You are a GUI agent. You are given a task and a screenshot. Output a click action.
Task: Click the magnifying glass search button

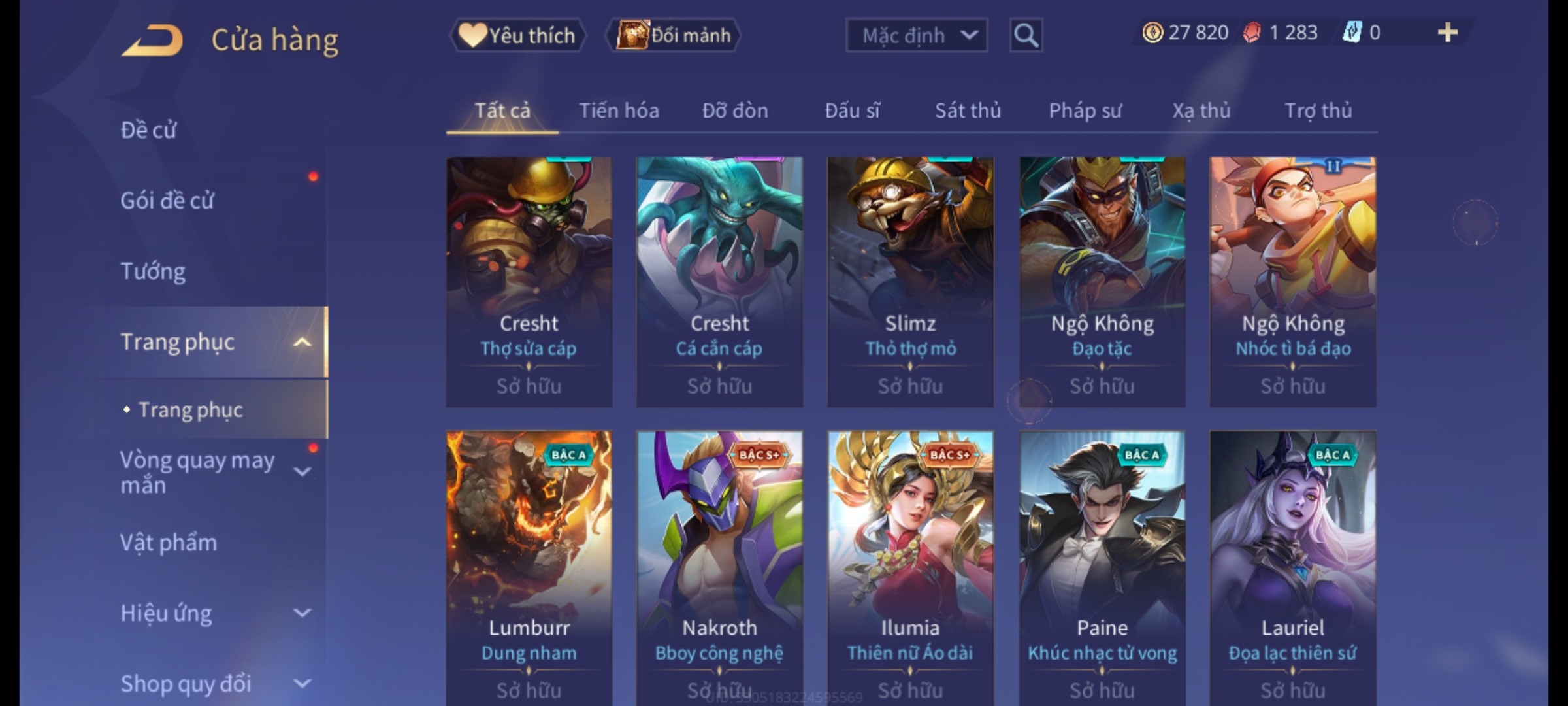[1026, 35]
